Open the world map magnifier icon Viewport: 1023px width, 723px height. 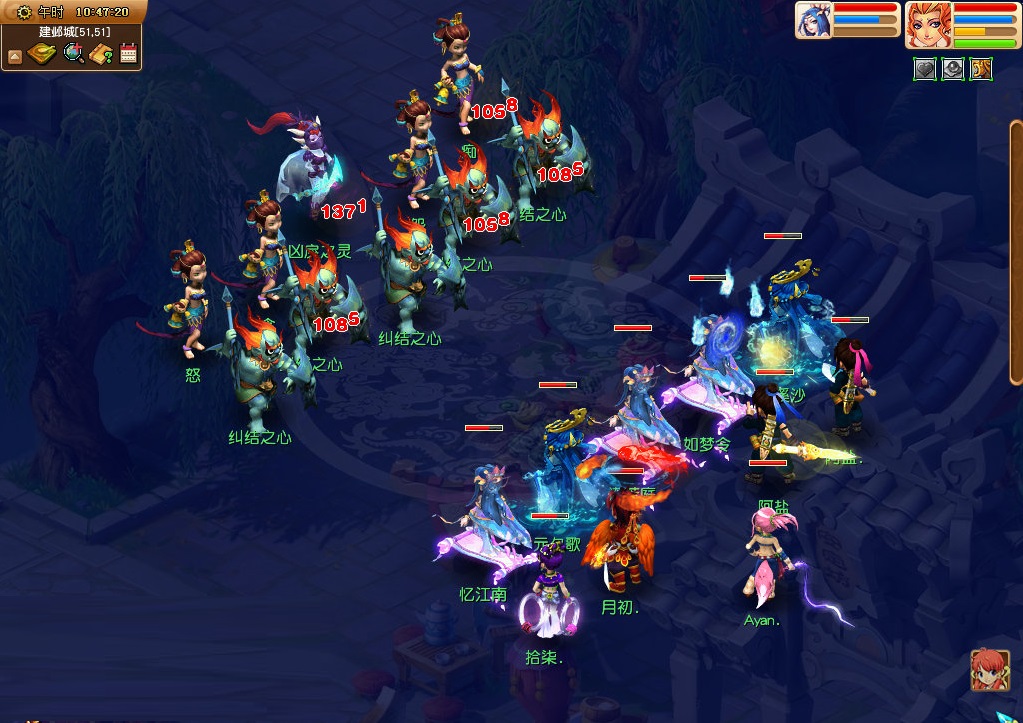[73, 54]
